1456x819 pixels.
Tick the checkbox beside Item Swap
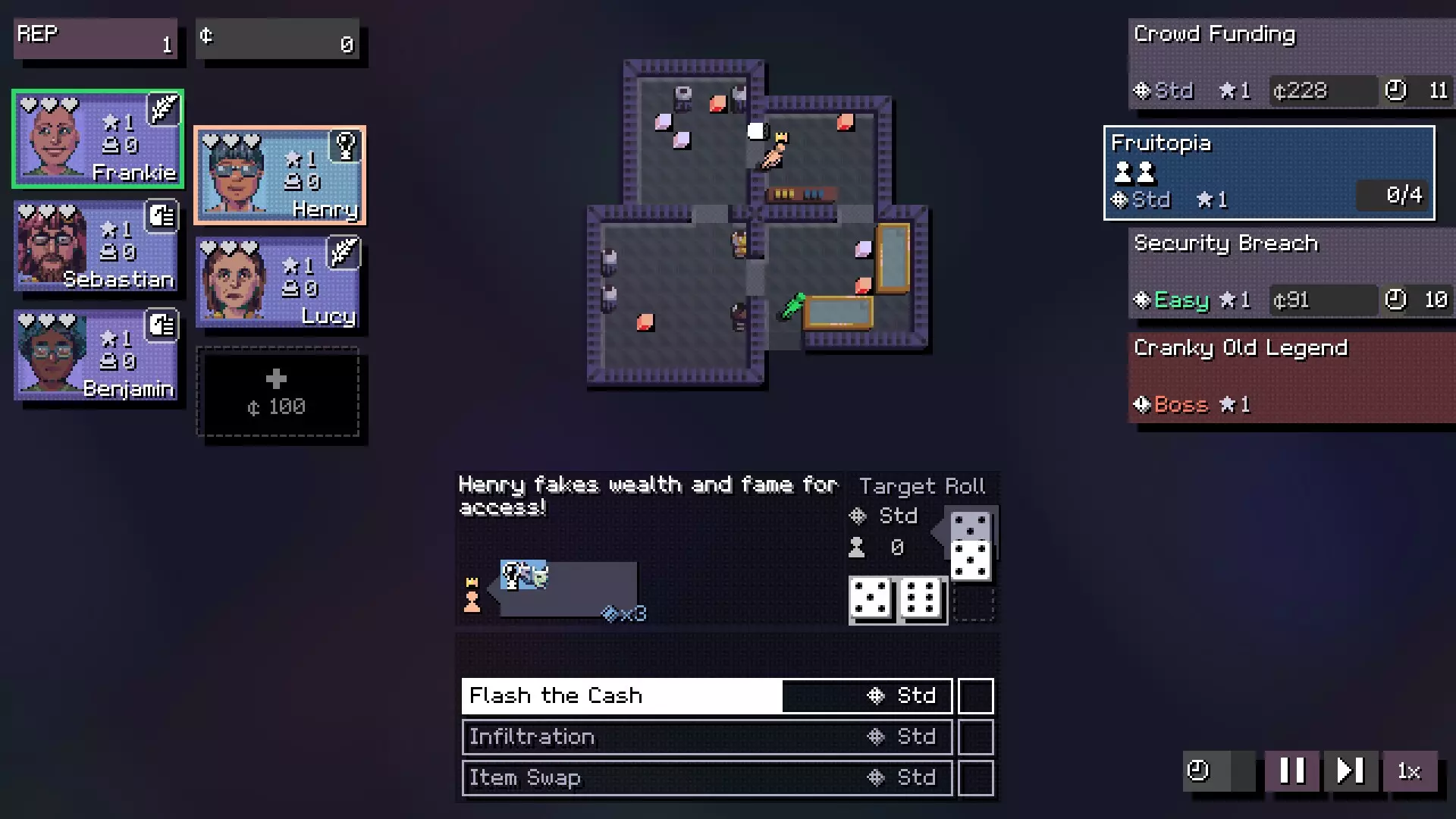tap(976, 778)
